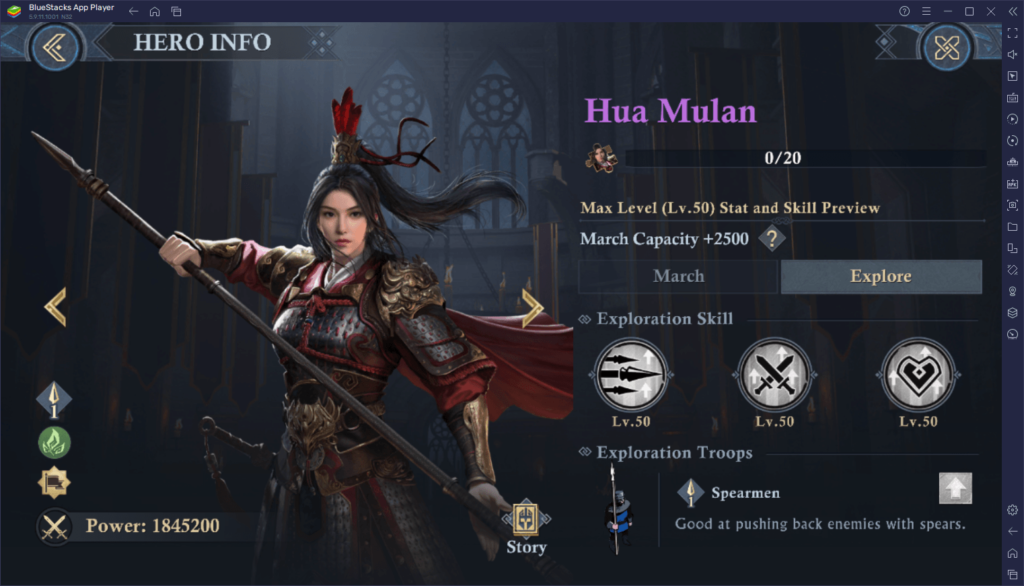The image size is (1024, 586).
Task: View the triple spears exploration skill
Action: (632, 376)
